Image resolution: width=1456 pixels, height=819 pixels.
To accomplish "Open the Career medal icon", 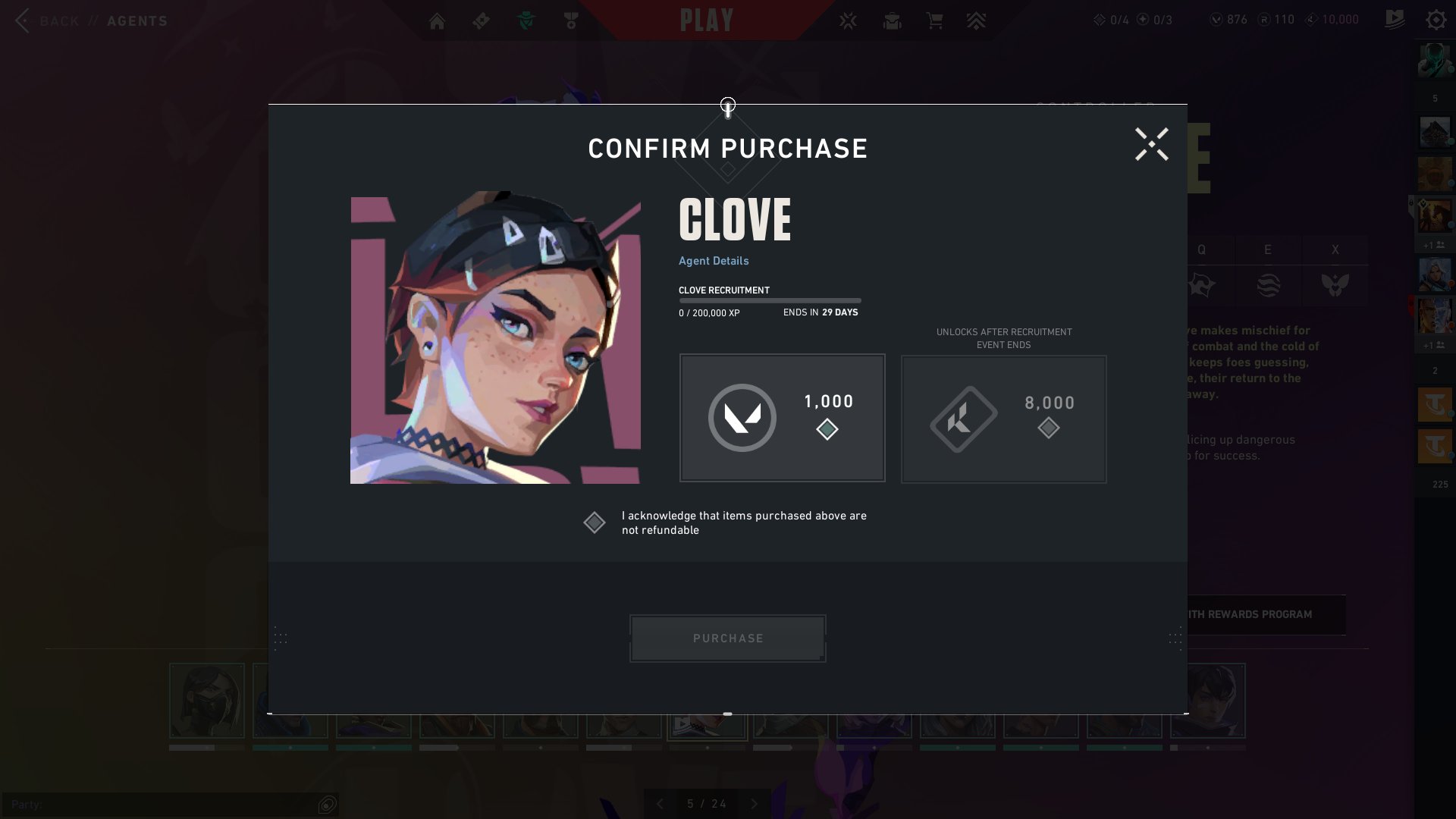I will tap(571, 20).
